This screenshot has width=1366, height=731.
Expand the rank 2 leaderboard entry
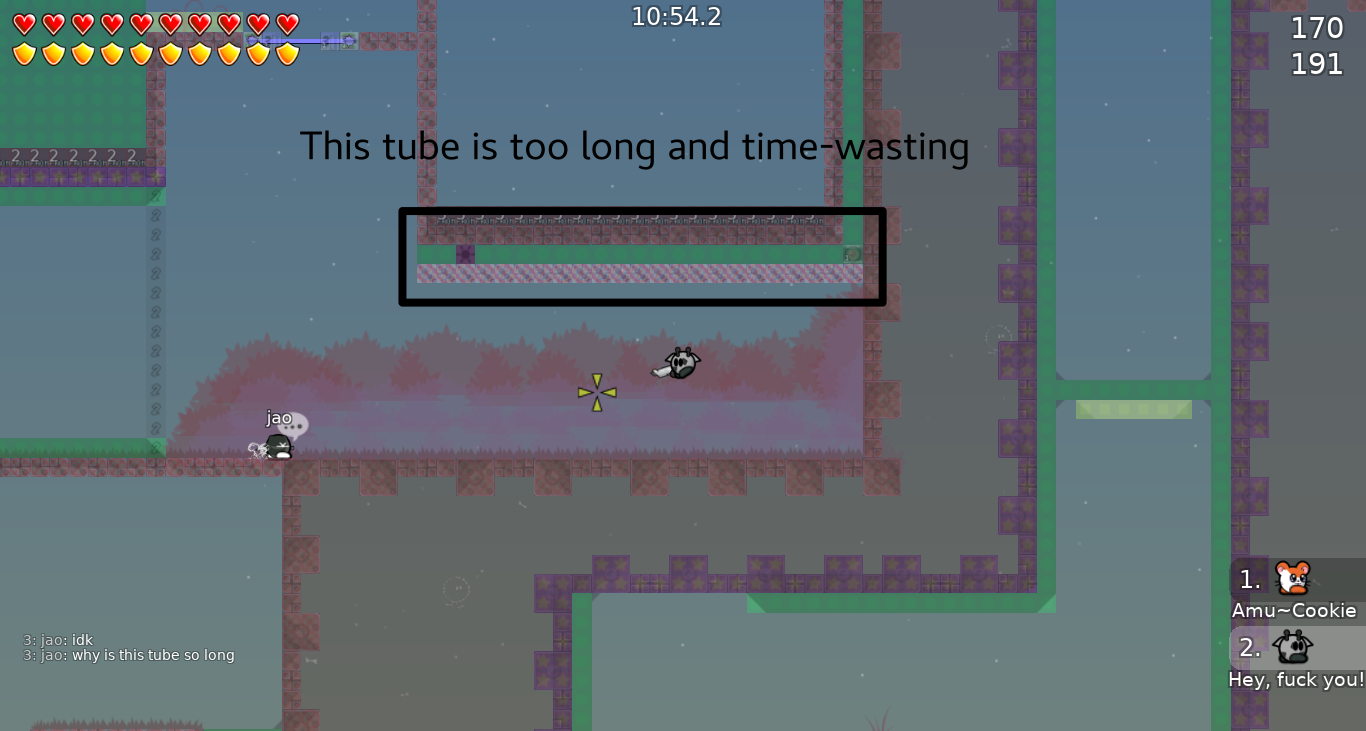click(1248, 648)
